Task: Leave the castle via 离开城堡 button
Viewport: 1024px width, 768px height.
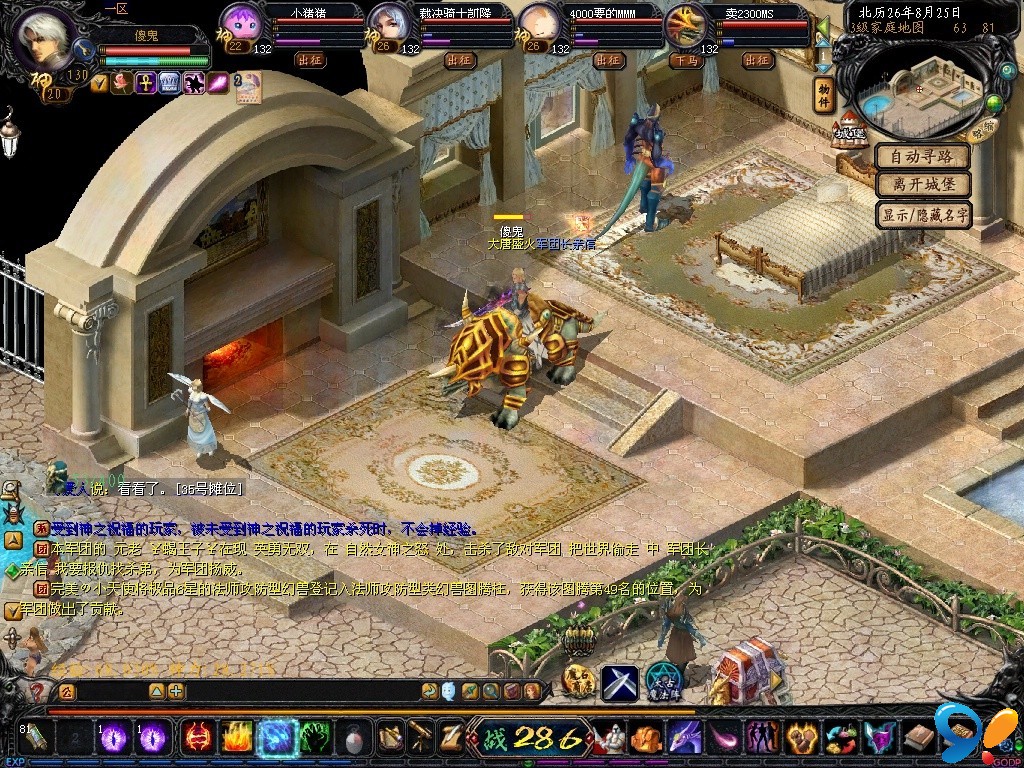Action: click(x=923, y=185)
